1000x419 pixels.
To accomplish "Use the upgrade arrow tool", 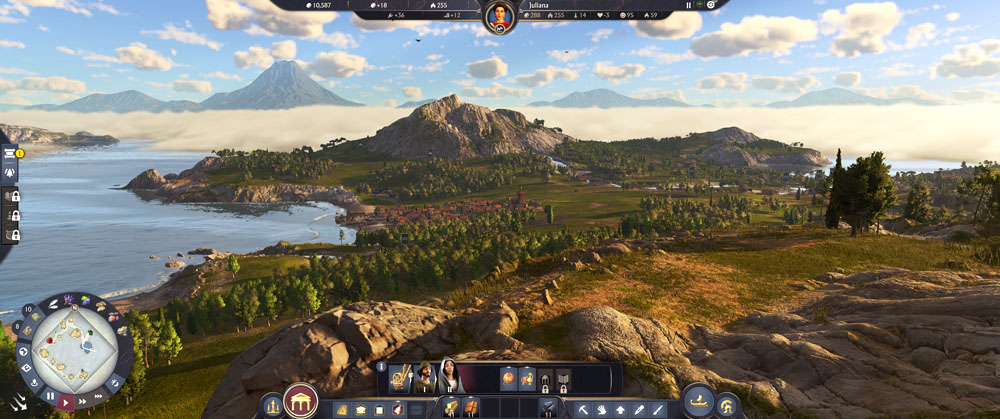I will pyautogui.click(x=620, y=409).
